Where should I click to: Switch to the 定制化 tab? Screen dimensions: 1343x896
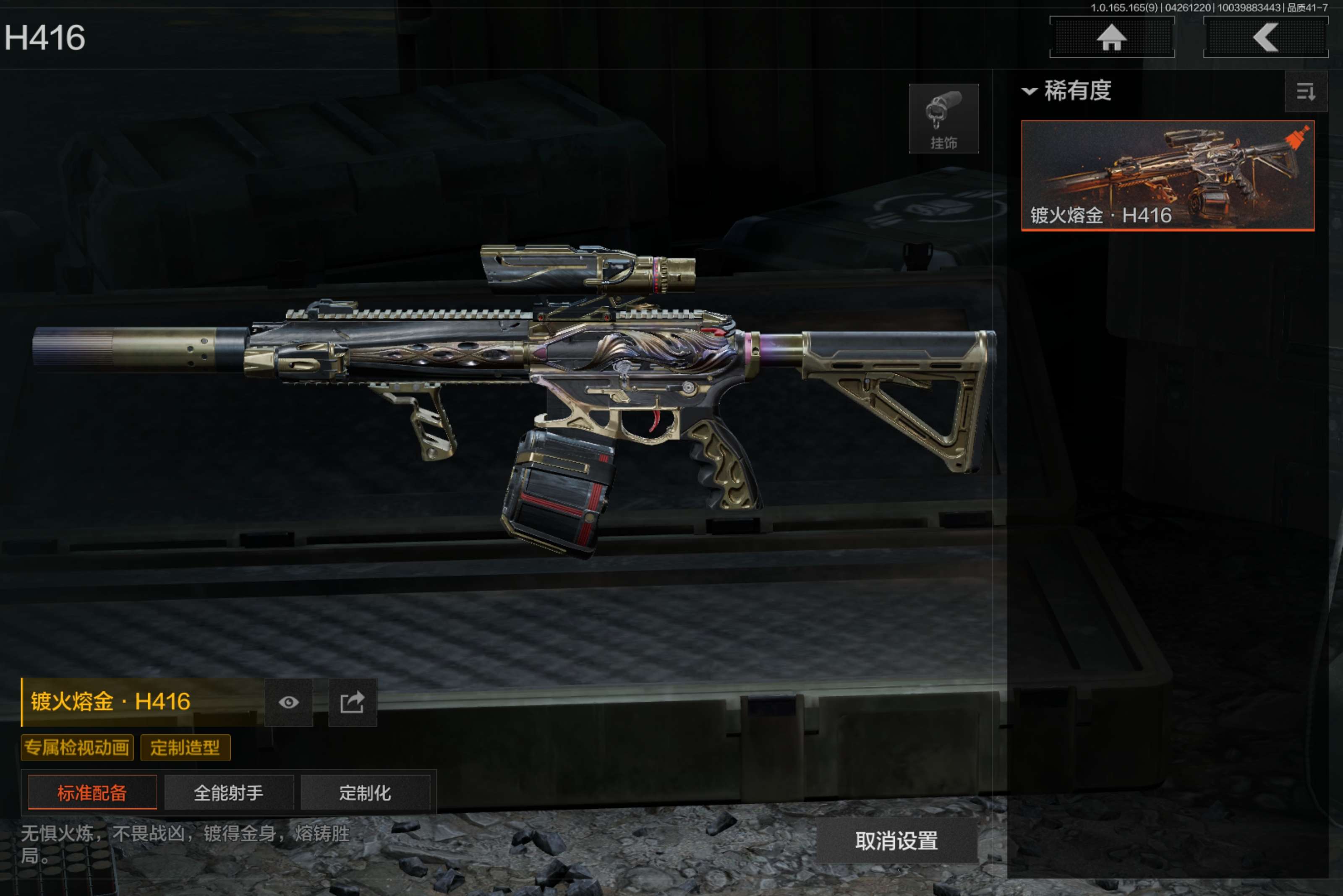pos(365,792)
